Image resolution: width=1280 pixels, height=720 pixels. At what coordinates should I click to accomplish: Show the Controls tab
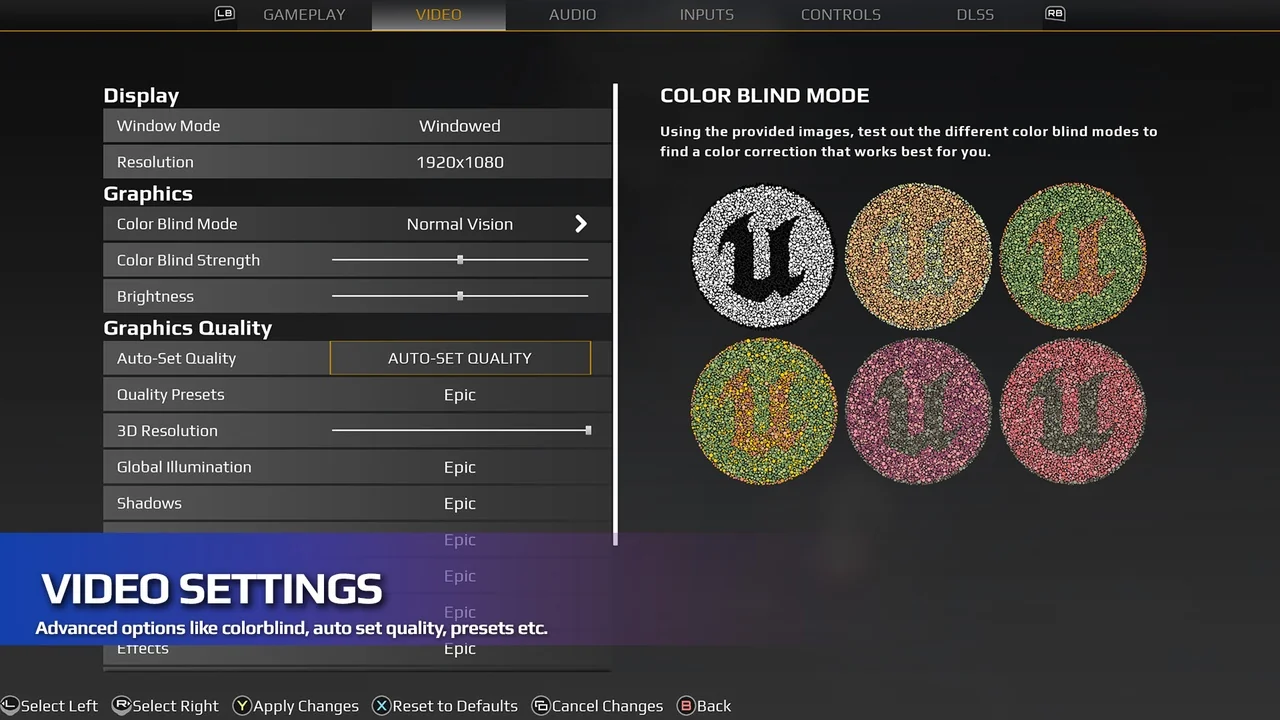(x=840, y=15)
